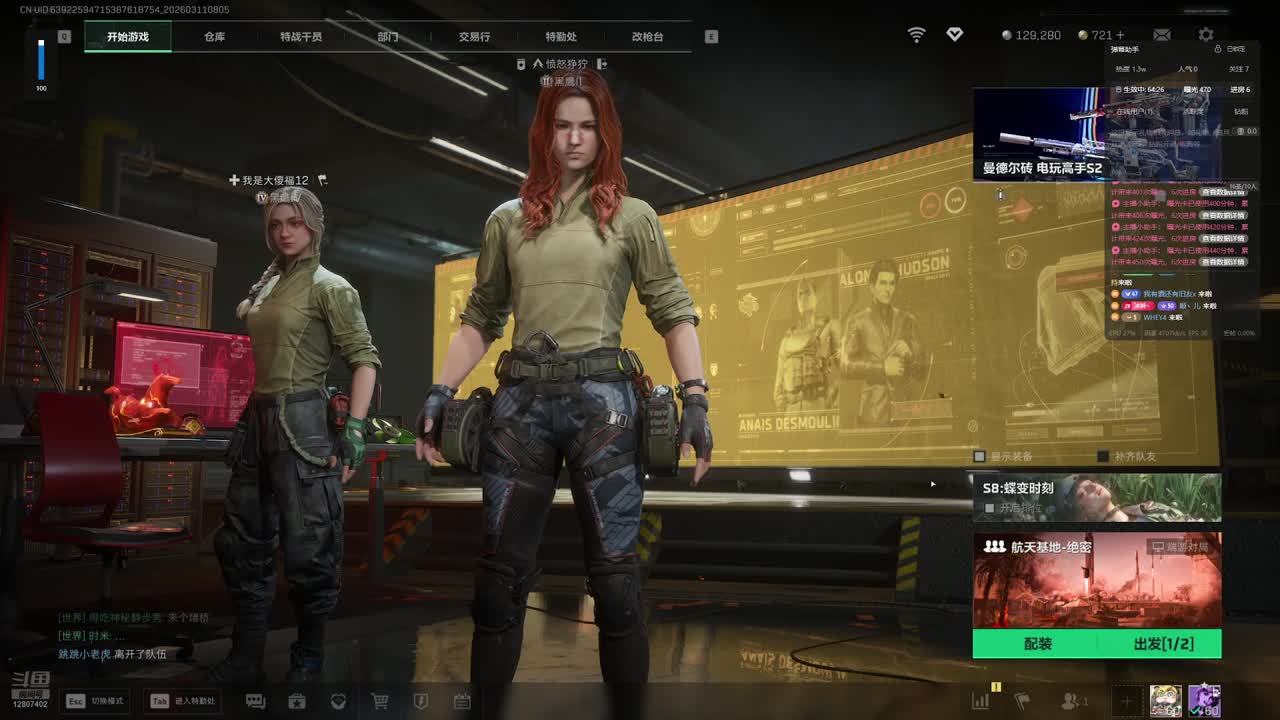Enable the 开启排位 ranked checkbox
Viewport: 1280px width, 720px height.
990,508
